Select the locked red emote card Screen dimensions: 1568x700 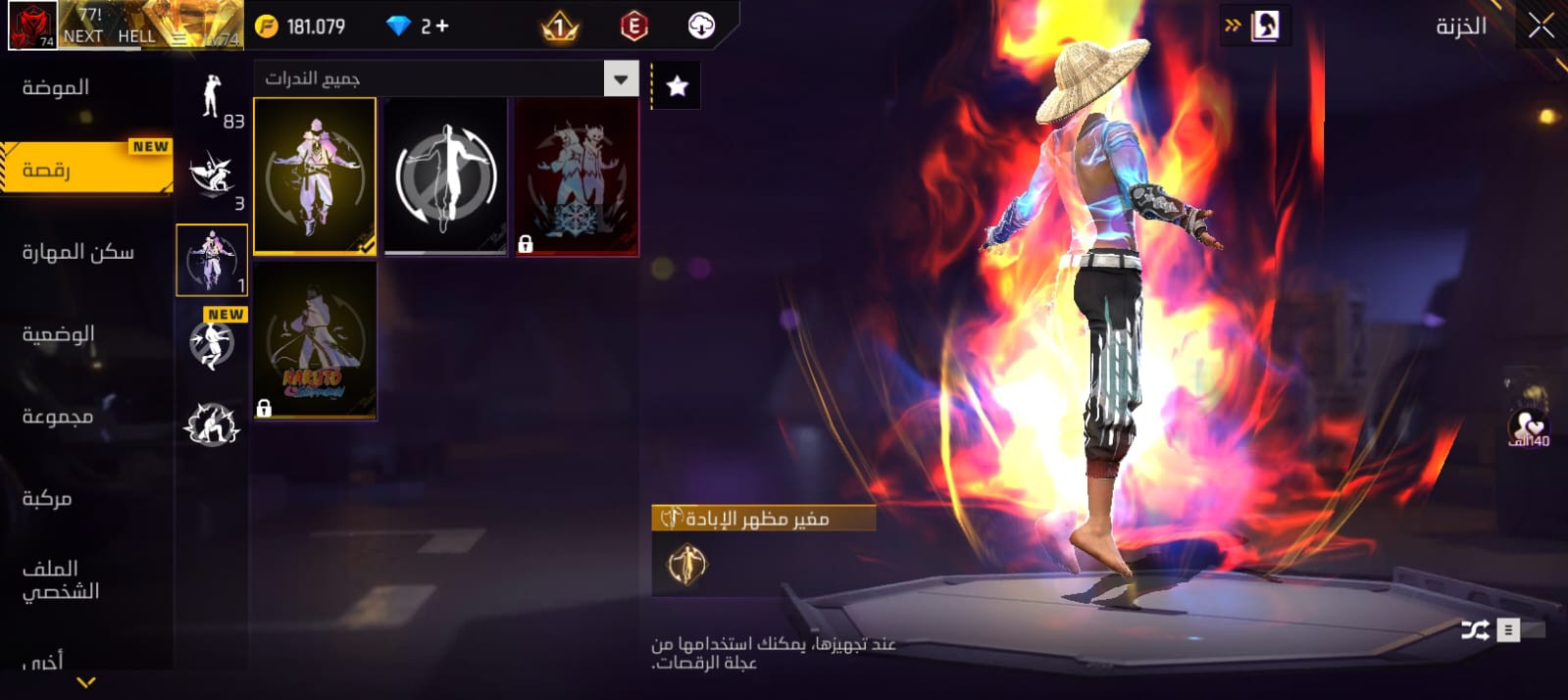coord(577,176)
